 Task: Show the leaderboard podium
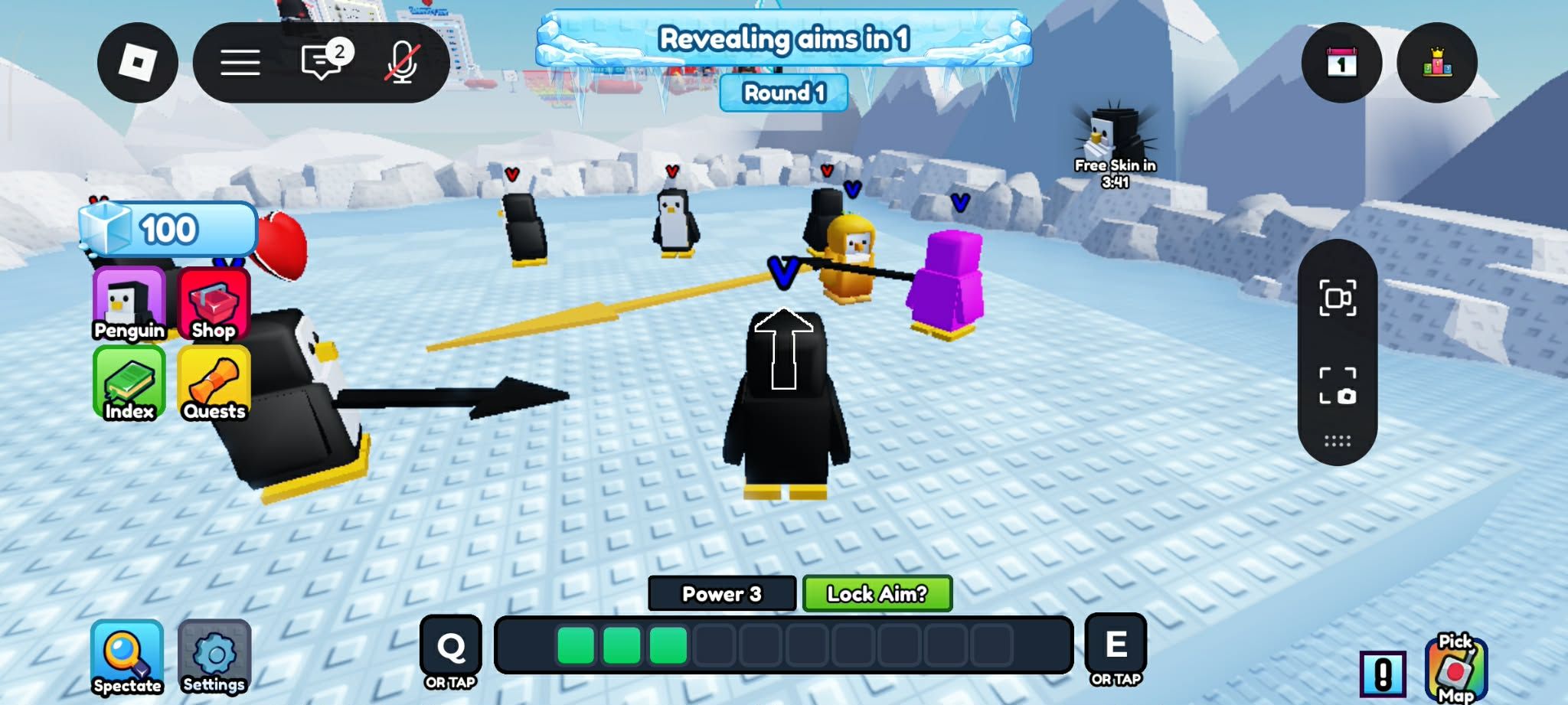pyautogui.click(x=1437, y=63)
